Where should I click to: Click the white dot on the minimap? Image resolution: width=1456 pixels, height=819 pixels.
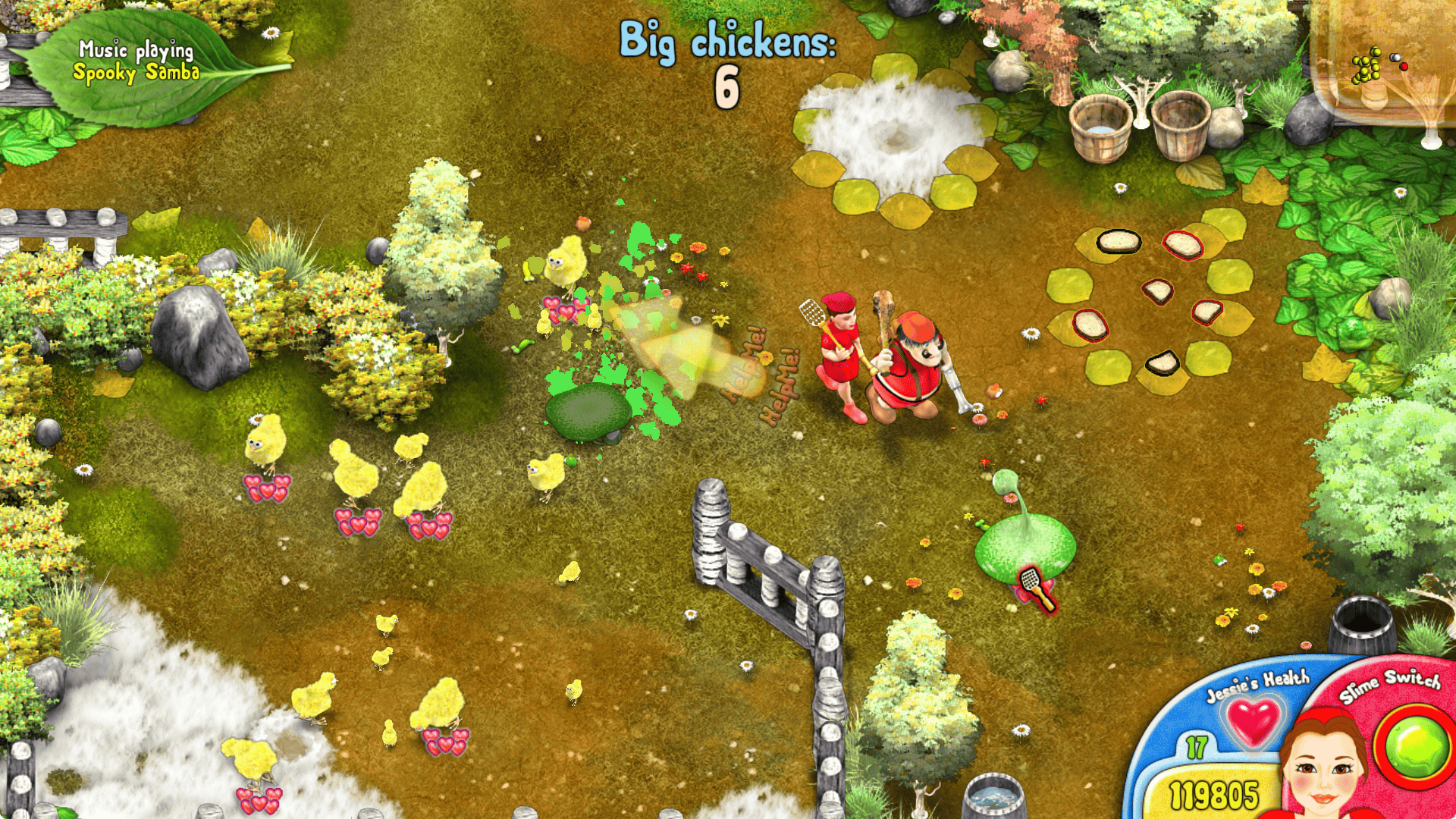[x=1395, y=58]
